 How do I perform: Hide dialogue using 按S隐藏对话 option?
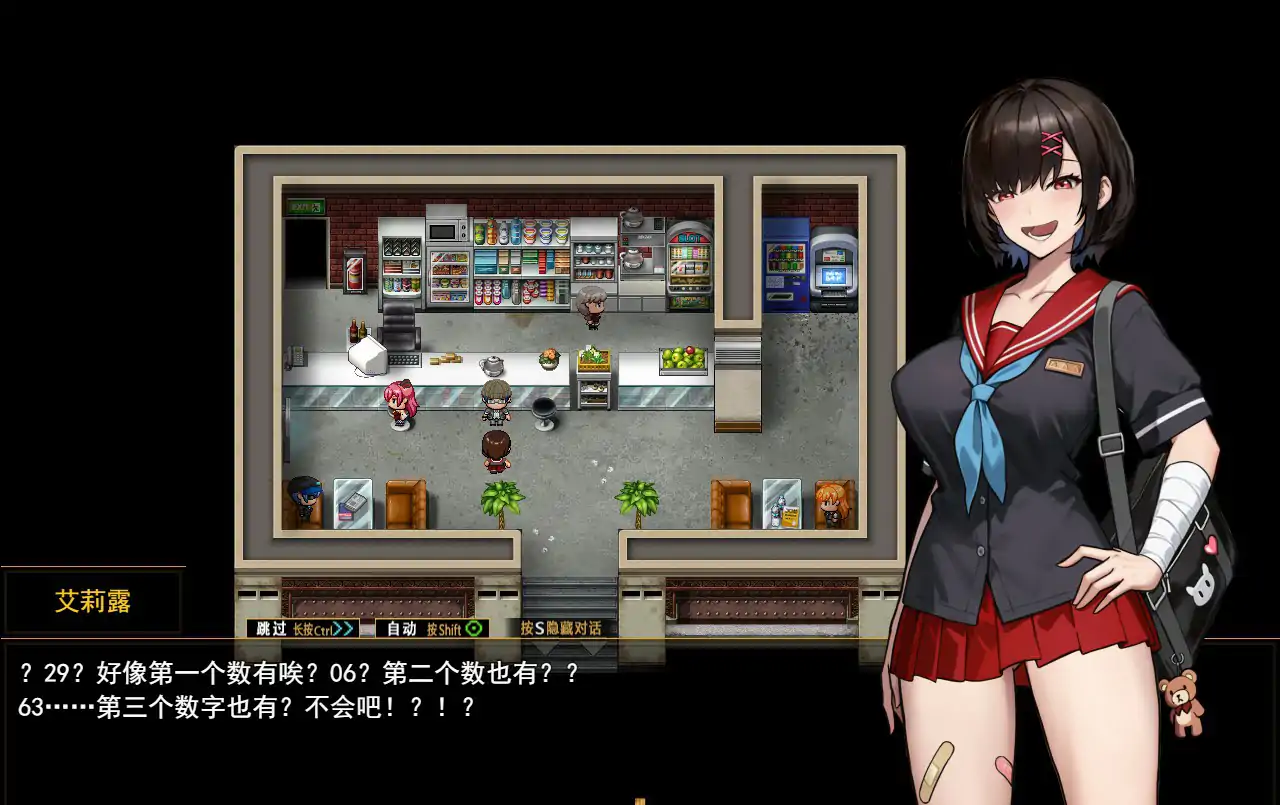coord(563,629)
